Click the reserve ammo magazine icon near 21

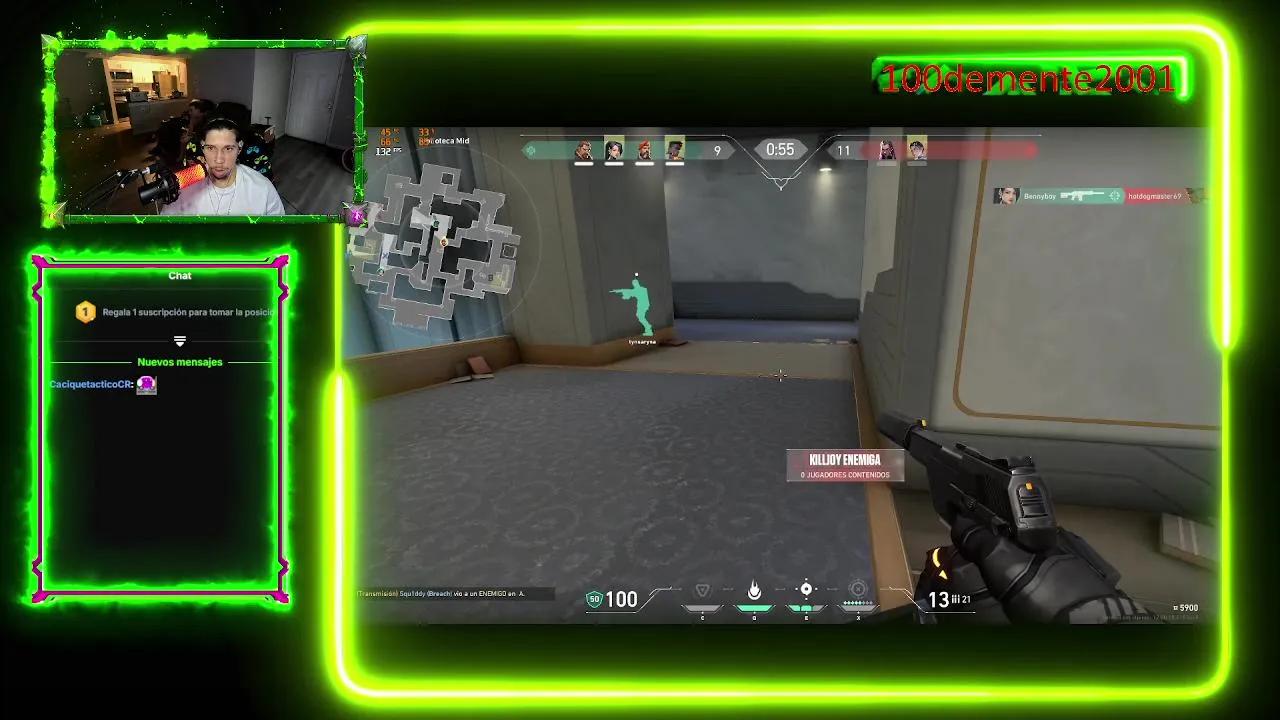[x=956, y=598]
